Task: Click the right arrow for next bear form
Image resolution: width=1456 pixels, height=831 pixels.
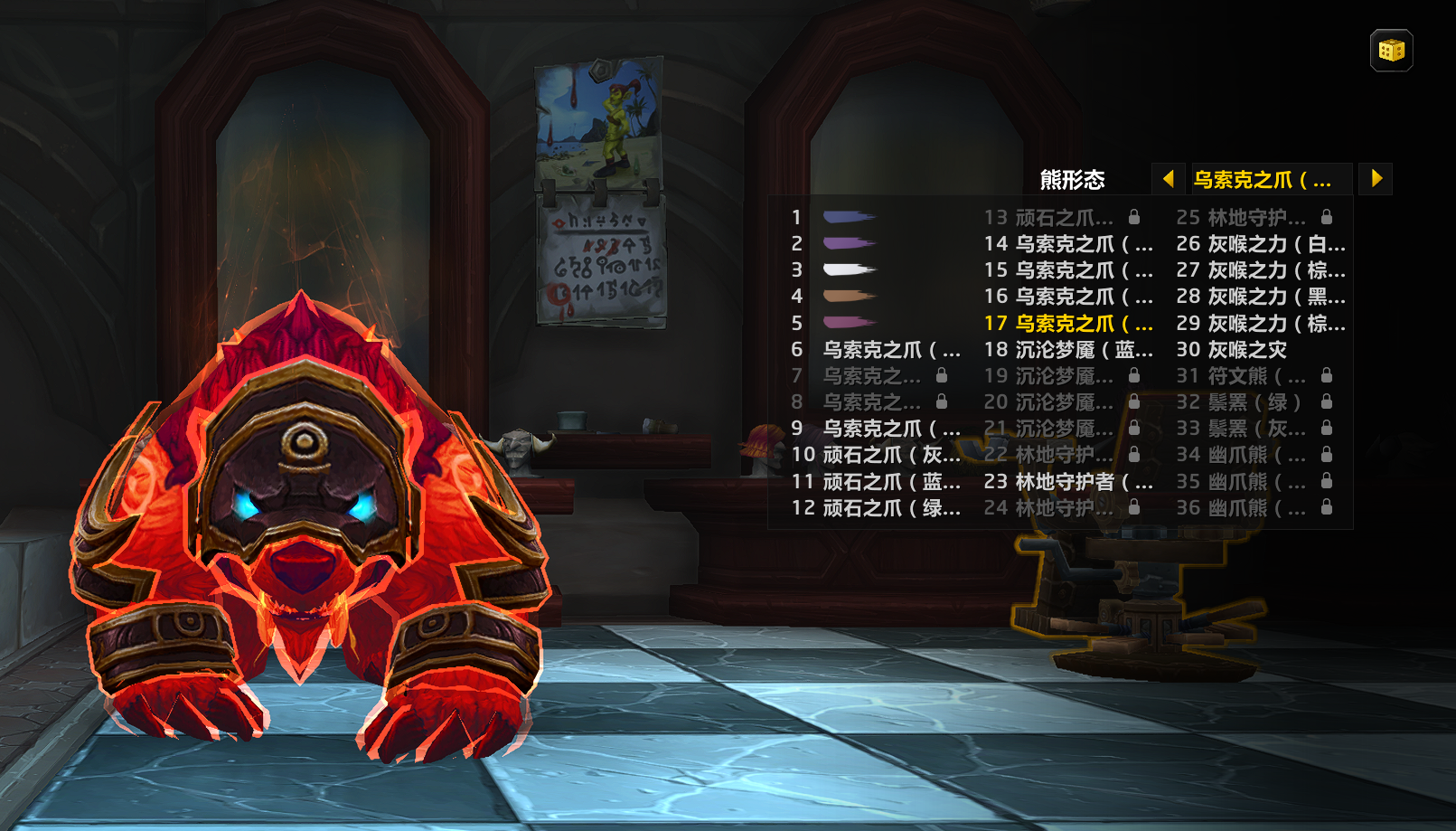Action: tap(1376, 179)
